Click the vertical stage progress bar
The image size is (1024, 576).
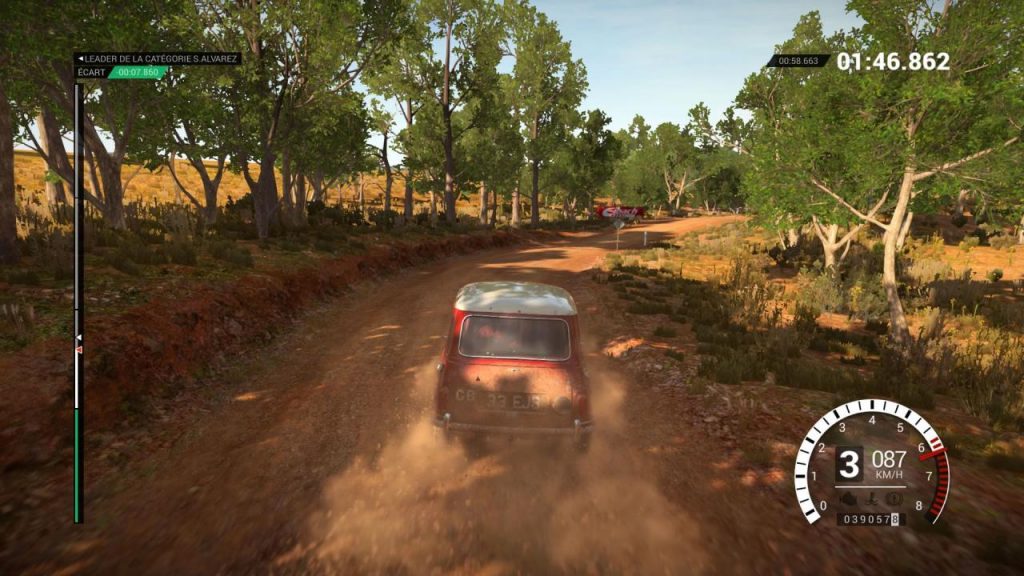click(x=78, y=300)
